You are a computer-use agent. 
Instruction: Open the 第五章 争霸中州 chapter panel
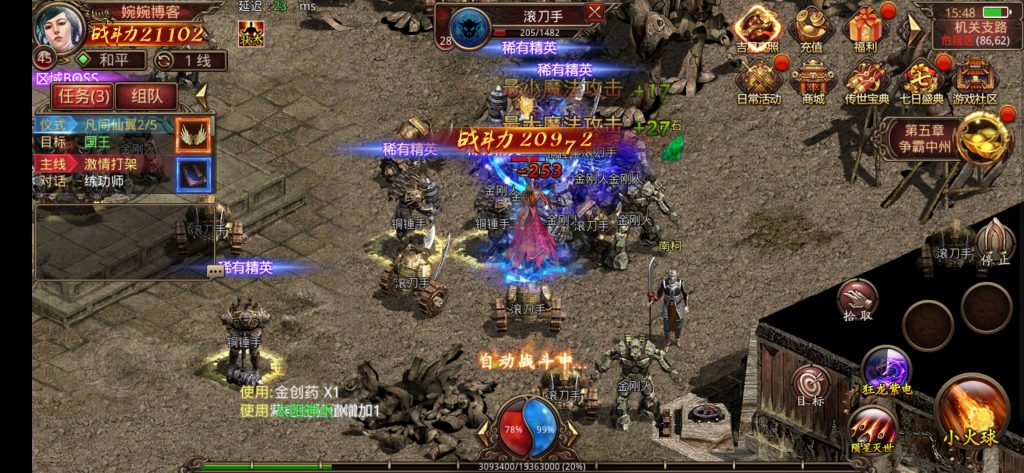925,139
